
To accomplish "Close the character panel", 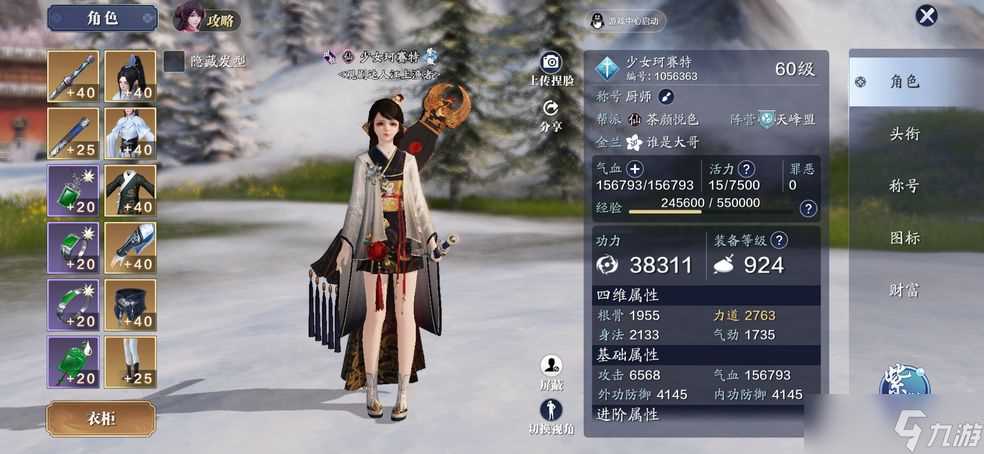I will [x=927, y=15].
